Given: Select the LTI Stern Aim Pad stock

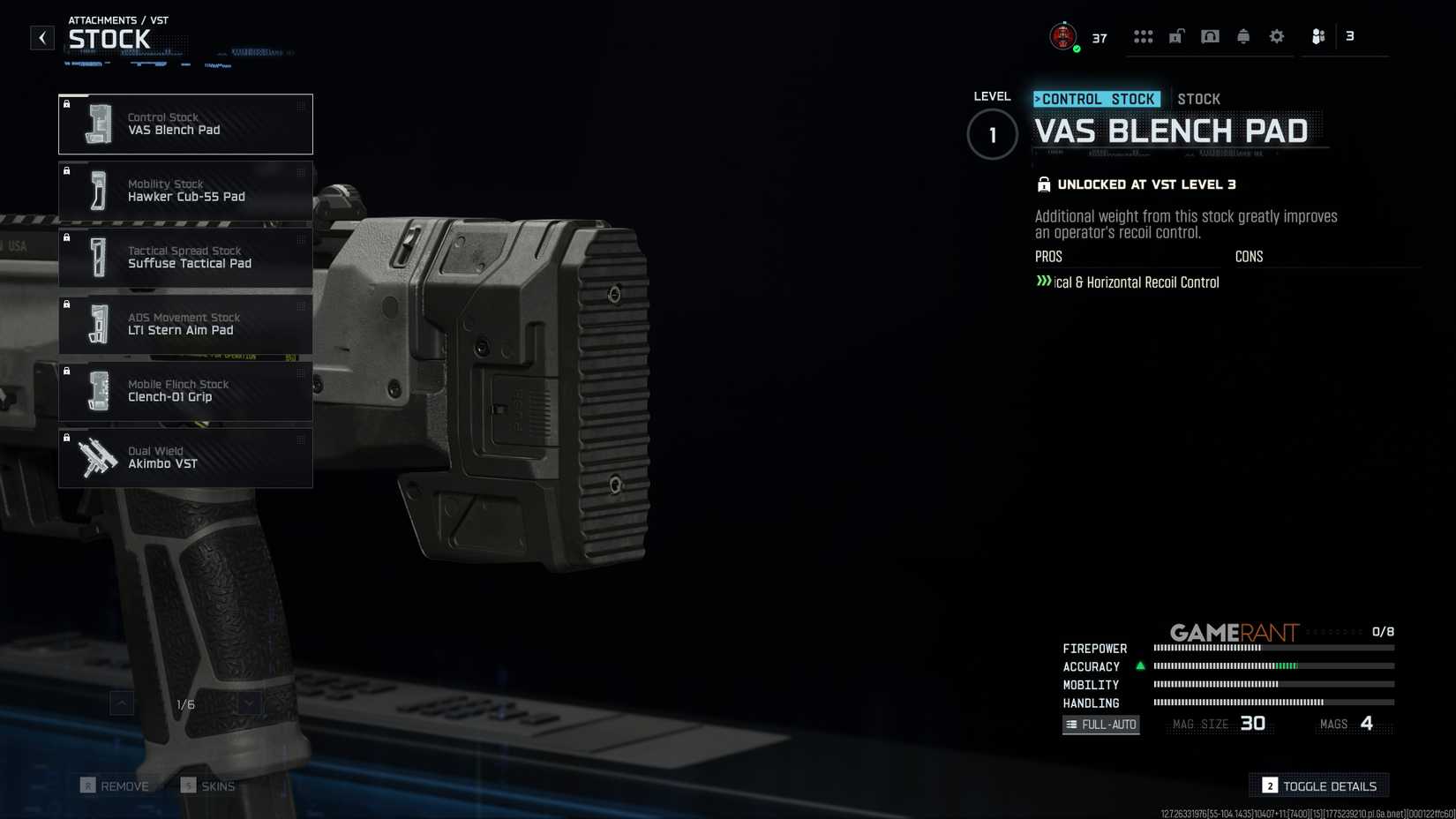Looking at the screenshot, I should (185, 324).
